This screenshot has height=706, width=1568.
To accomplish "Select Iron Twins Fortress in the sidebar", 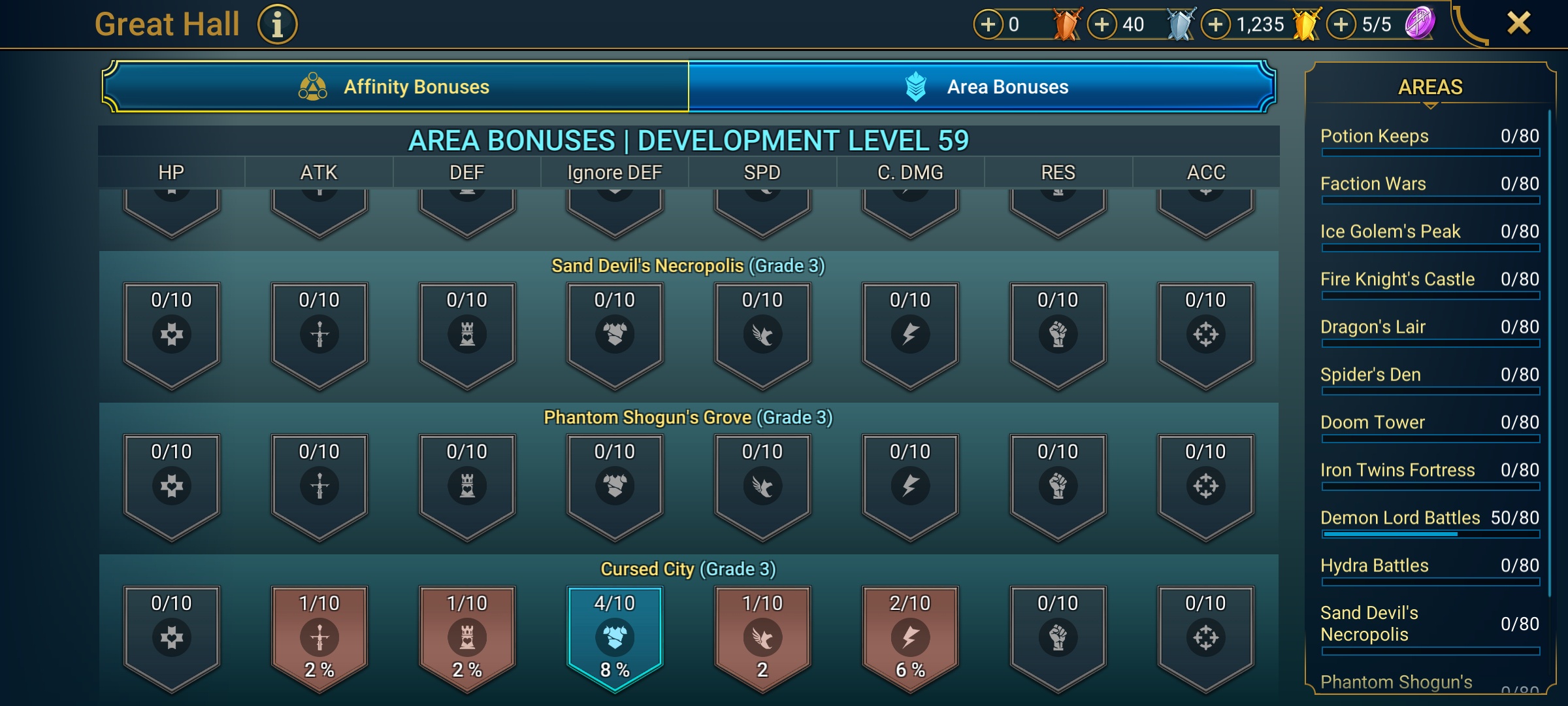I will coord(1398,470).
